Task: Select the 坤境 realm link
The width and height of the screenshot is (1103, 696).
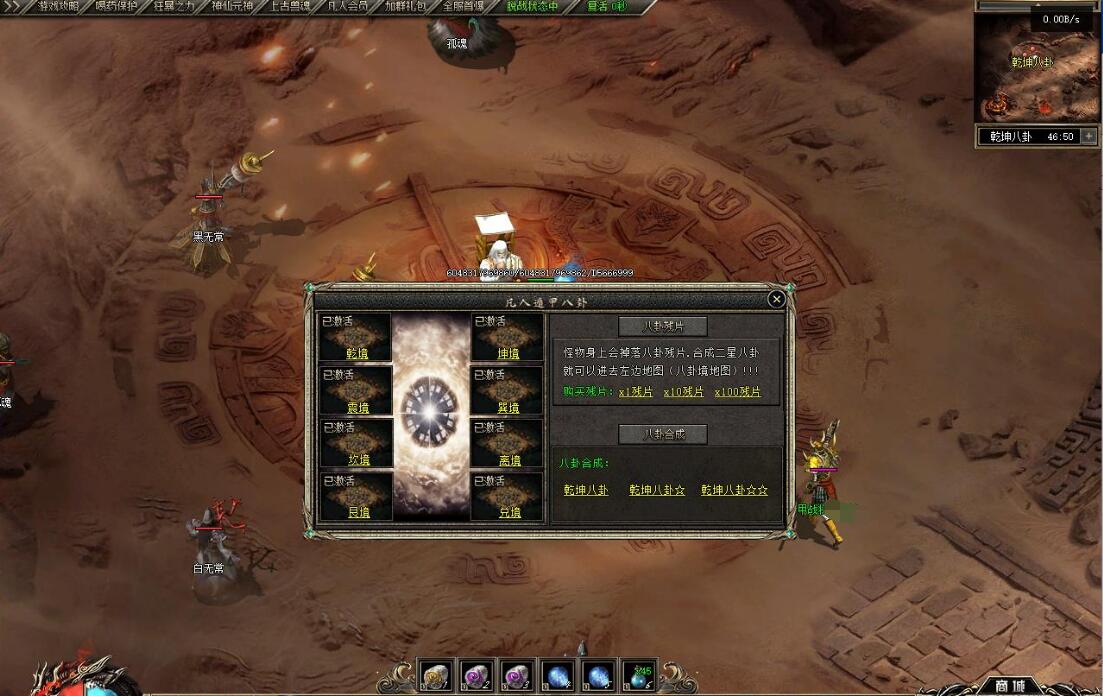Action: pyautogui.click(x=509, y=353)
